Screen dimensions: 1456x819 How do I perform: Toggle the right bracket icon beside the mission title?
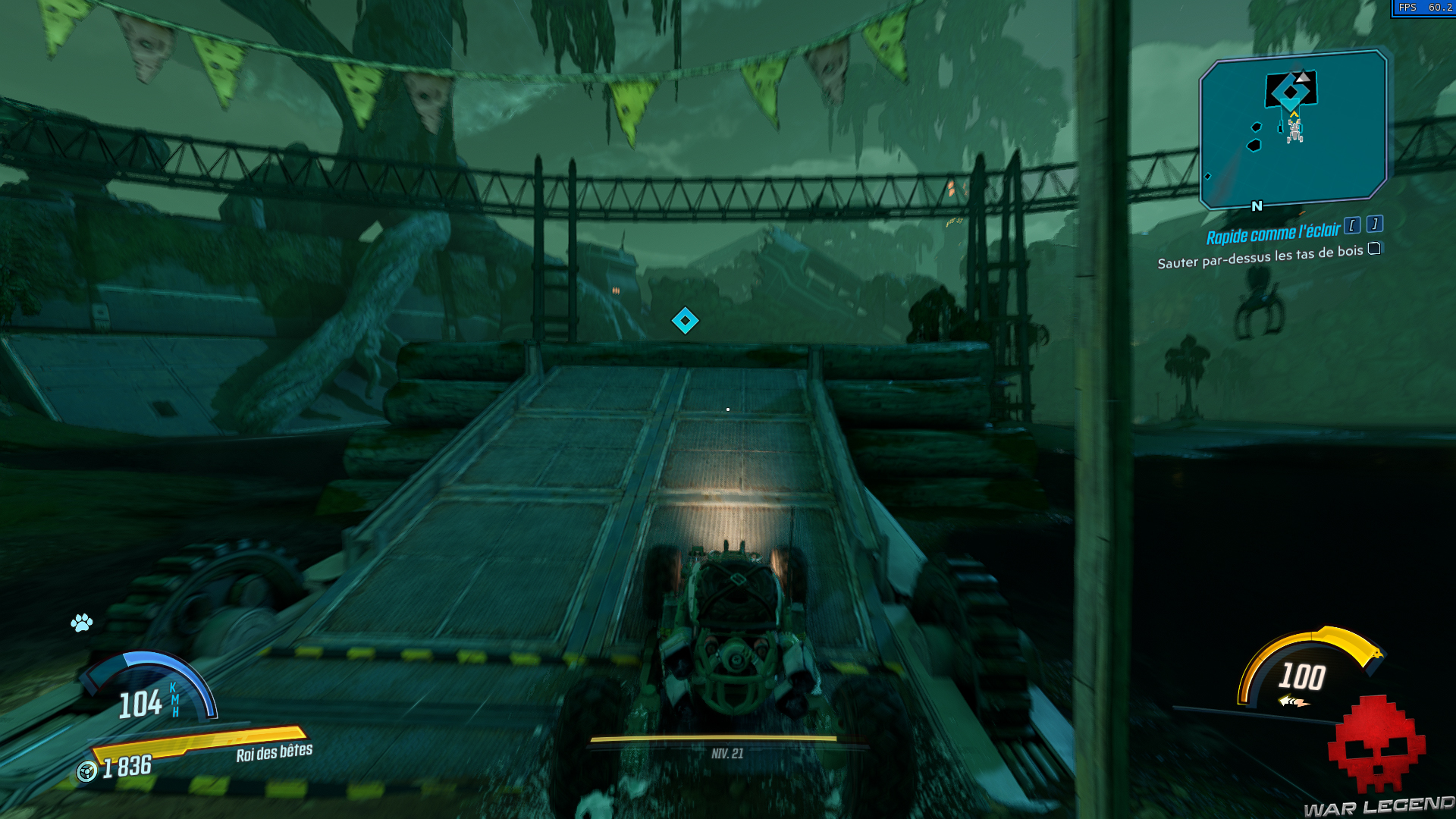point(1375,226)
